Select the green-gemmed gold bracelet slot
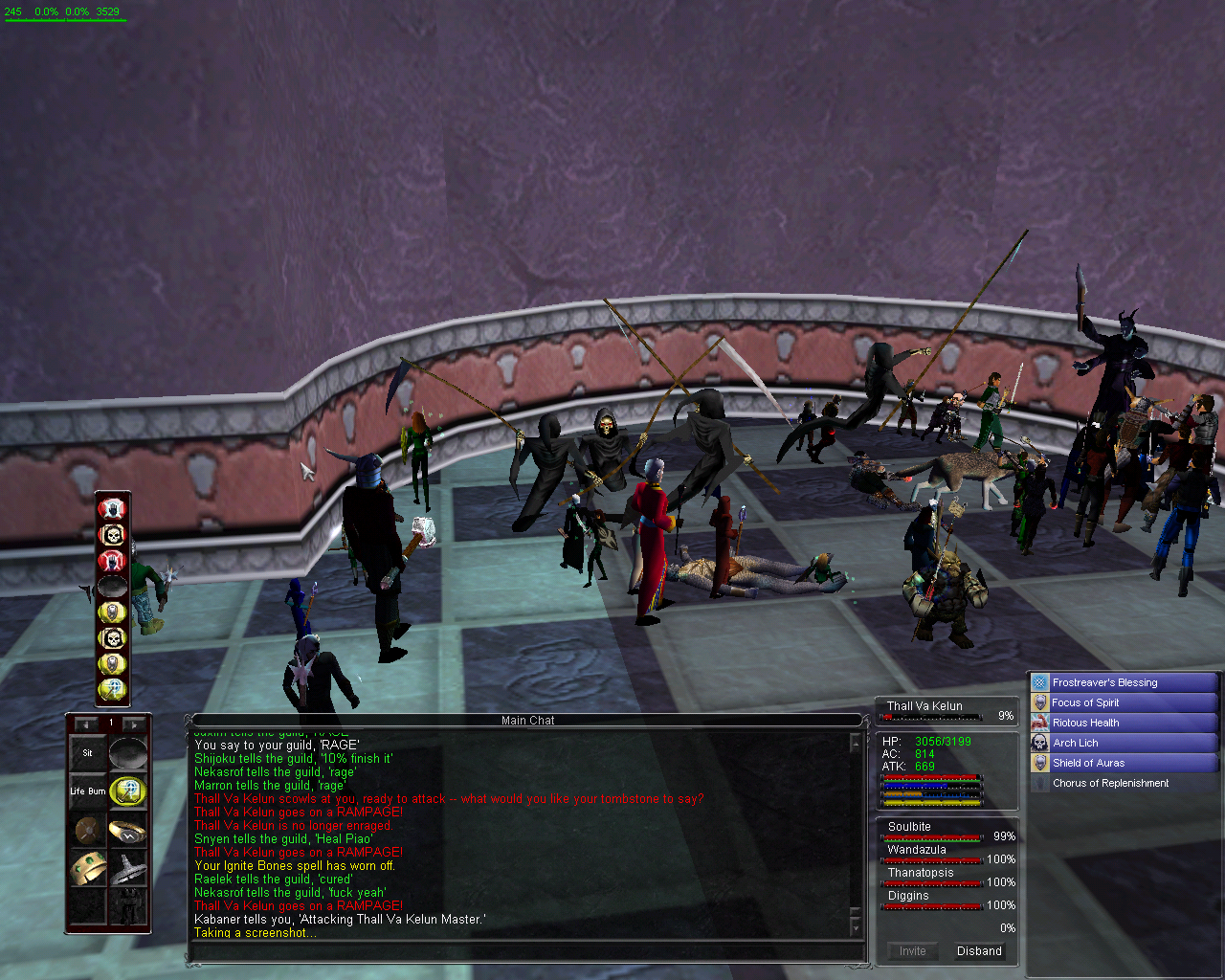The width and height of the screenshot is (1225, 980). pyautogui.click(x=87, y=868)
